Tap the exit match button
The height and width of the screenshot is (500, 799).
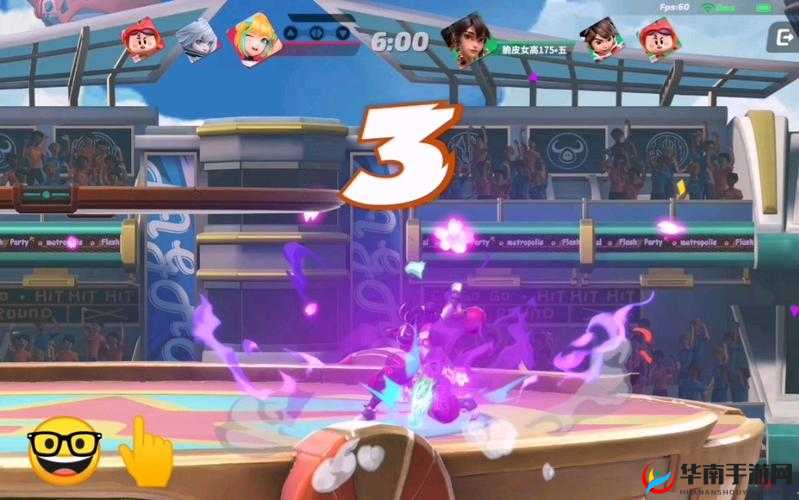pos(781,39)
